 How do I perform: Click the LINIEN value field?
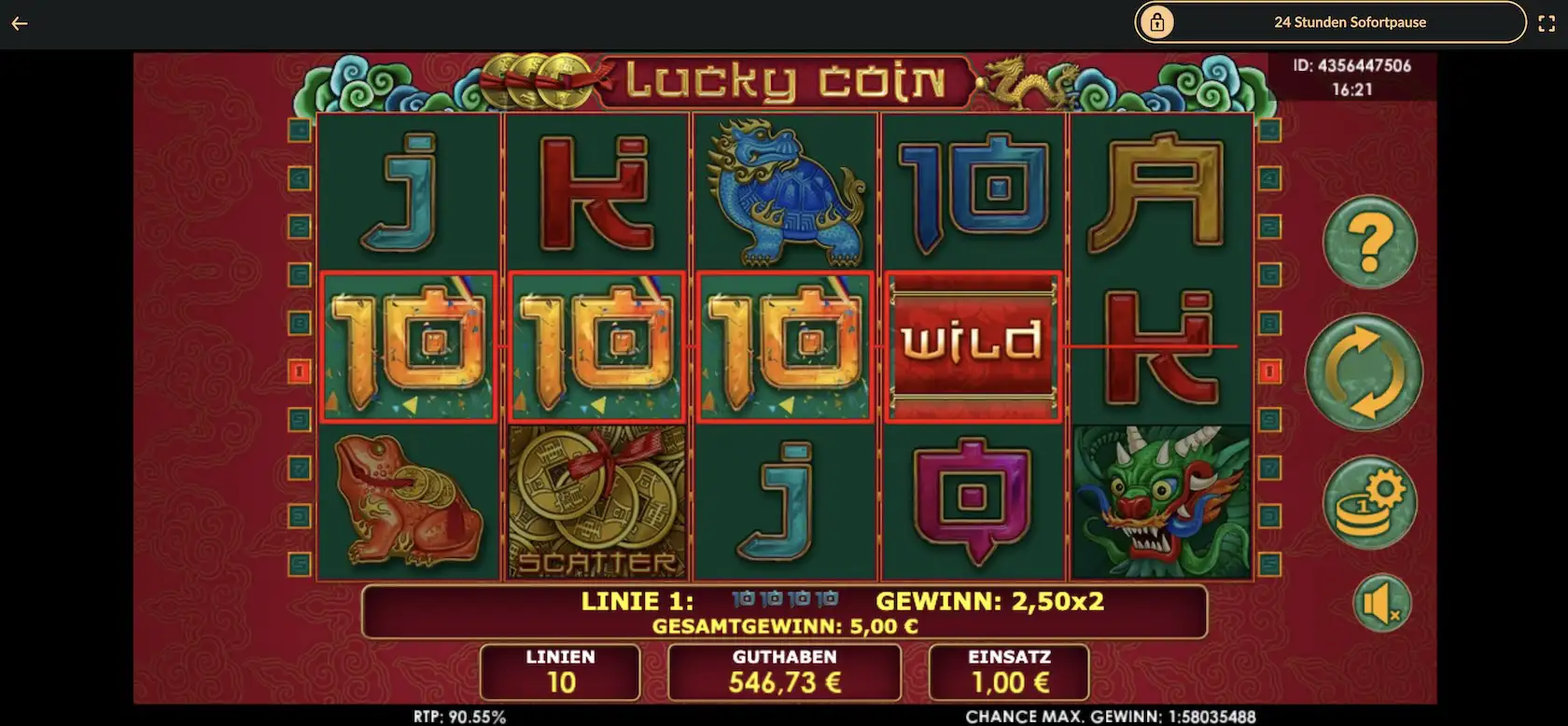[x=558, y=672]
